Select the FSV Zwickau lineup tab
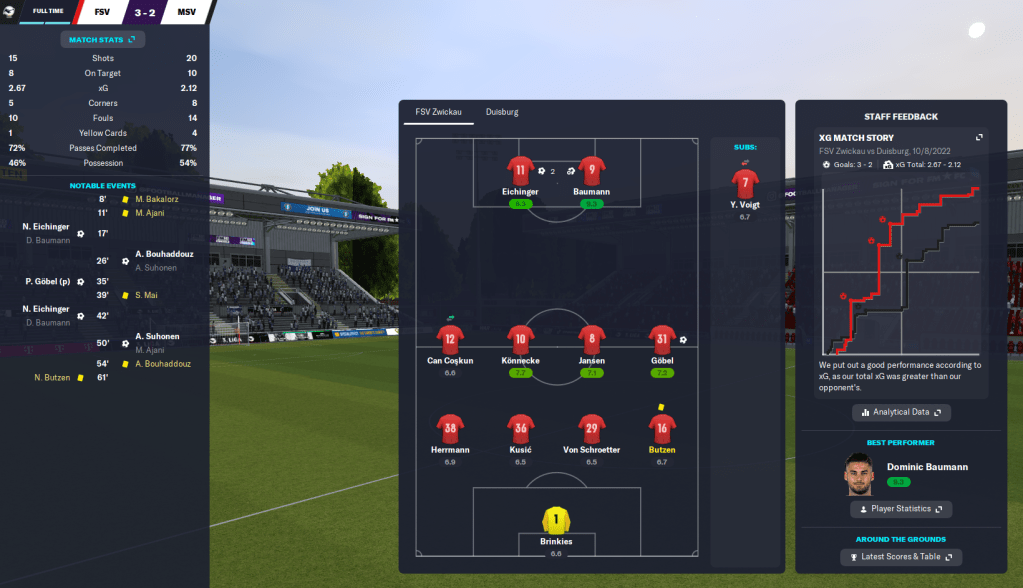The height and width of the screenshot is (588, 1023). (439, 112)
